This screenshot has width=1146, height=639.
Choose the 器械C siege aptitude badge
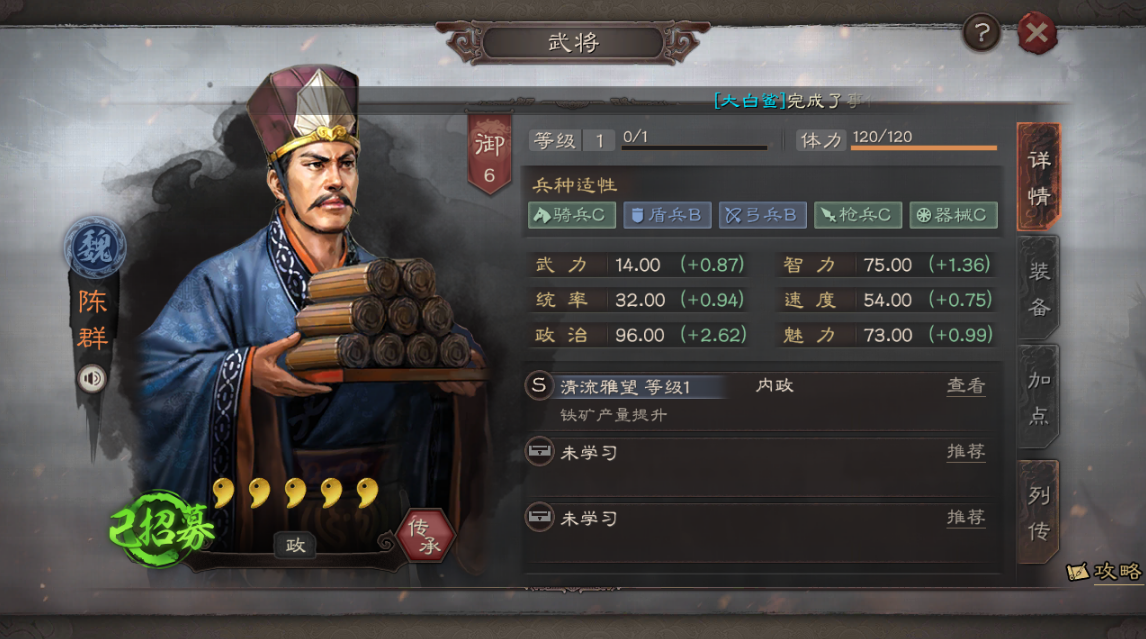953,215
